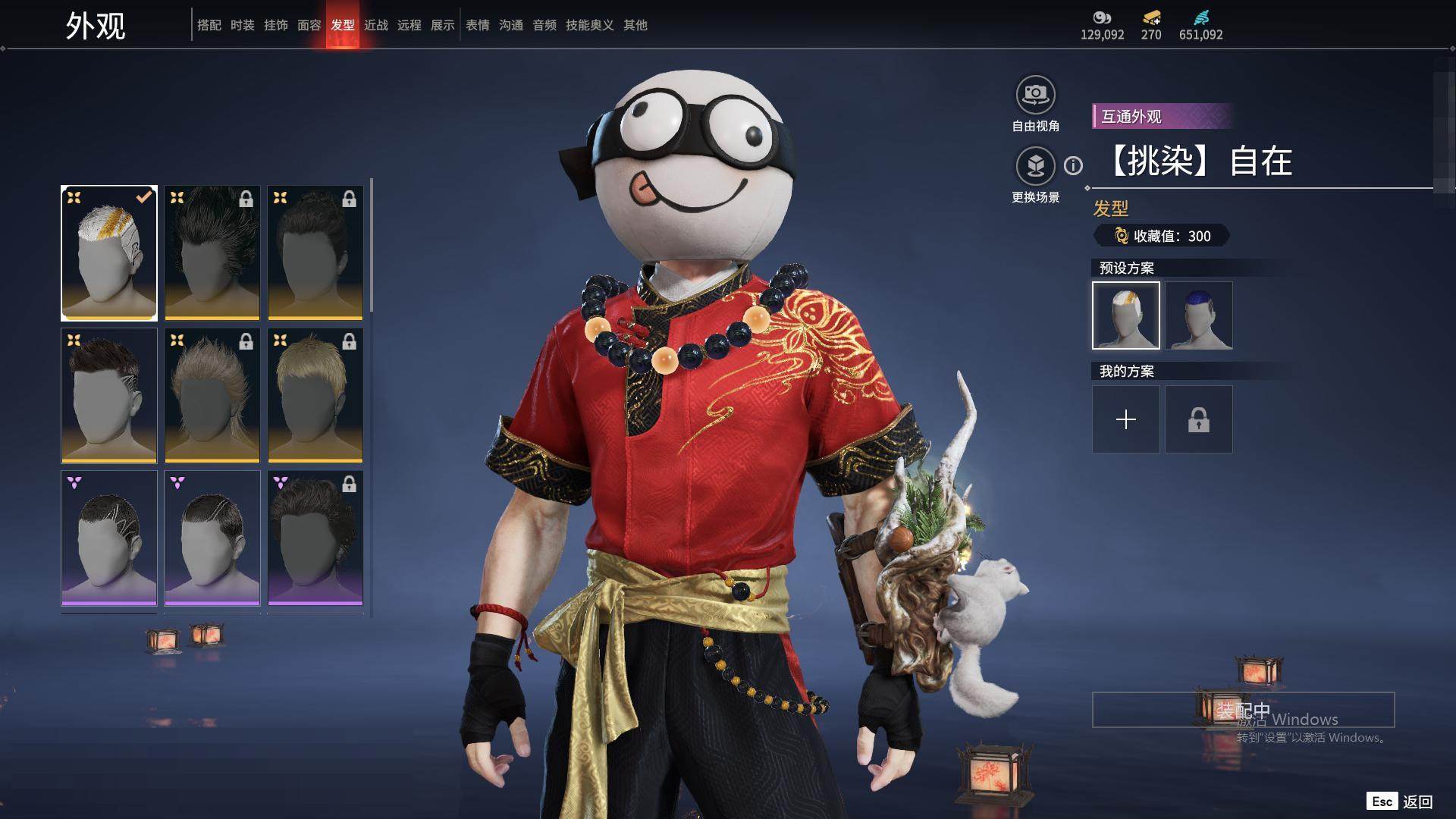Show the 表情 tab
Screen dimensions: 1456x819
click(478, 25)
